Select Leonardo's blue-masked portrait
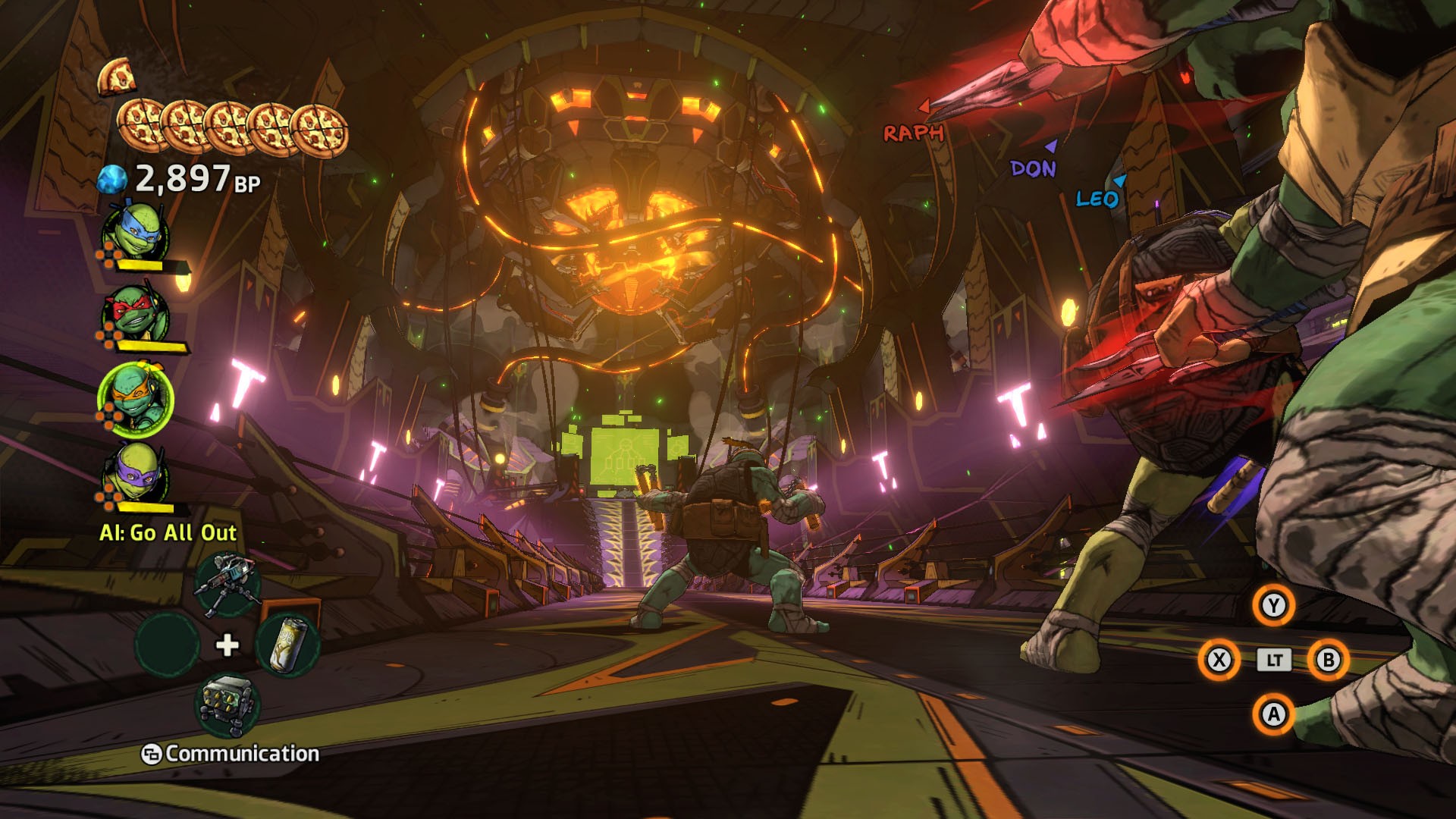The height and width of the screenshot is (819, 1456). 136,231
